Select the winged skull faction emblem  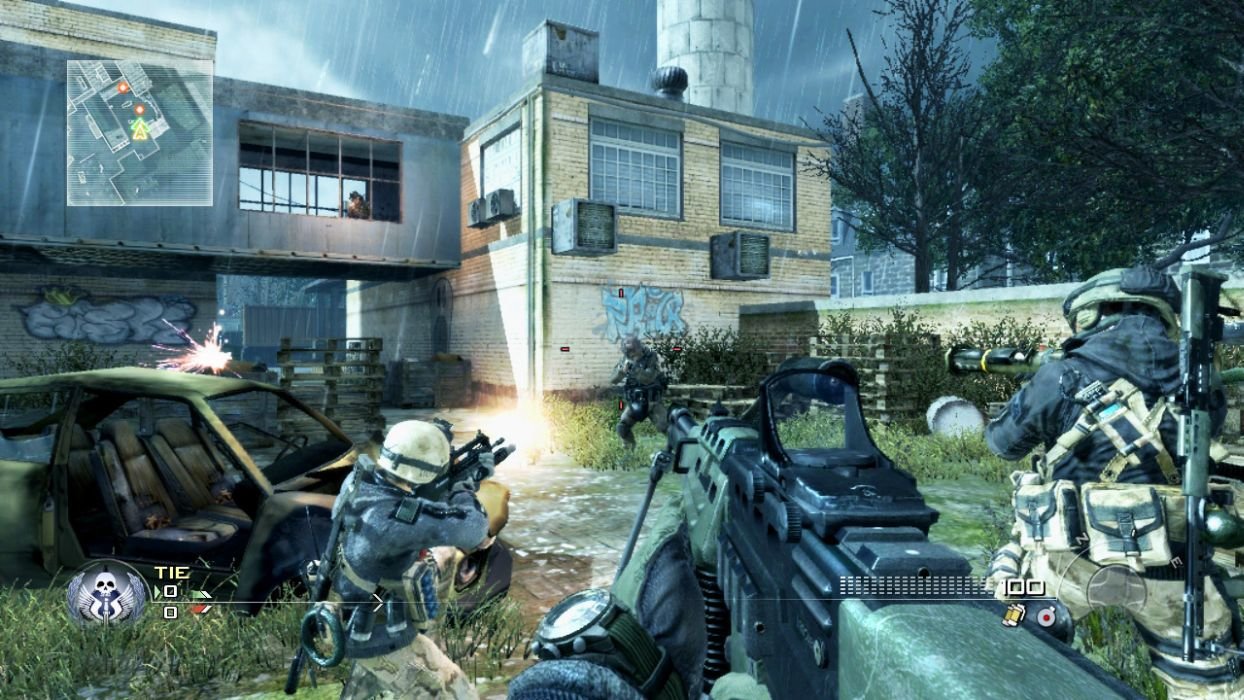coord(106,594)
